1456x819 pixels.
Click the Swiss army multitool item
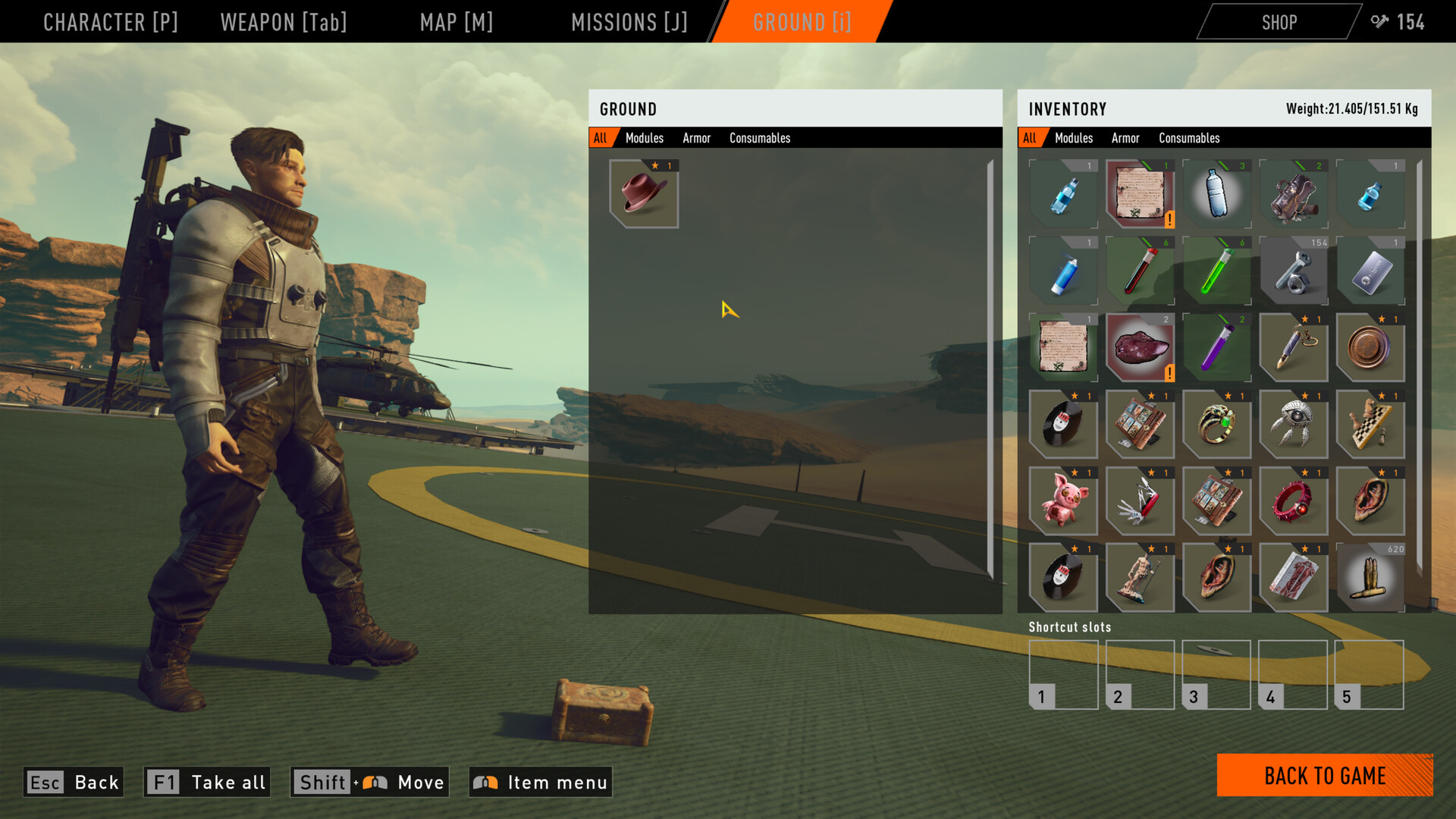point(1141,501)
